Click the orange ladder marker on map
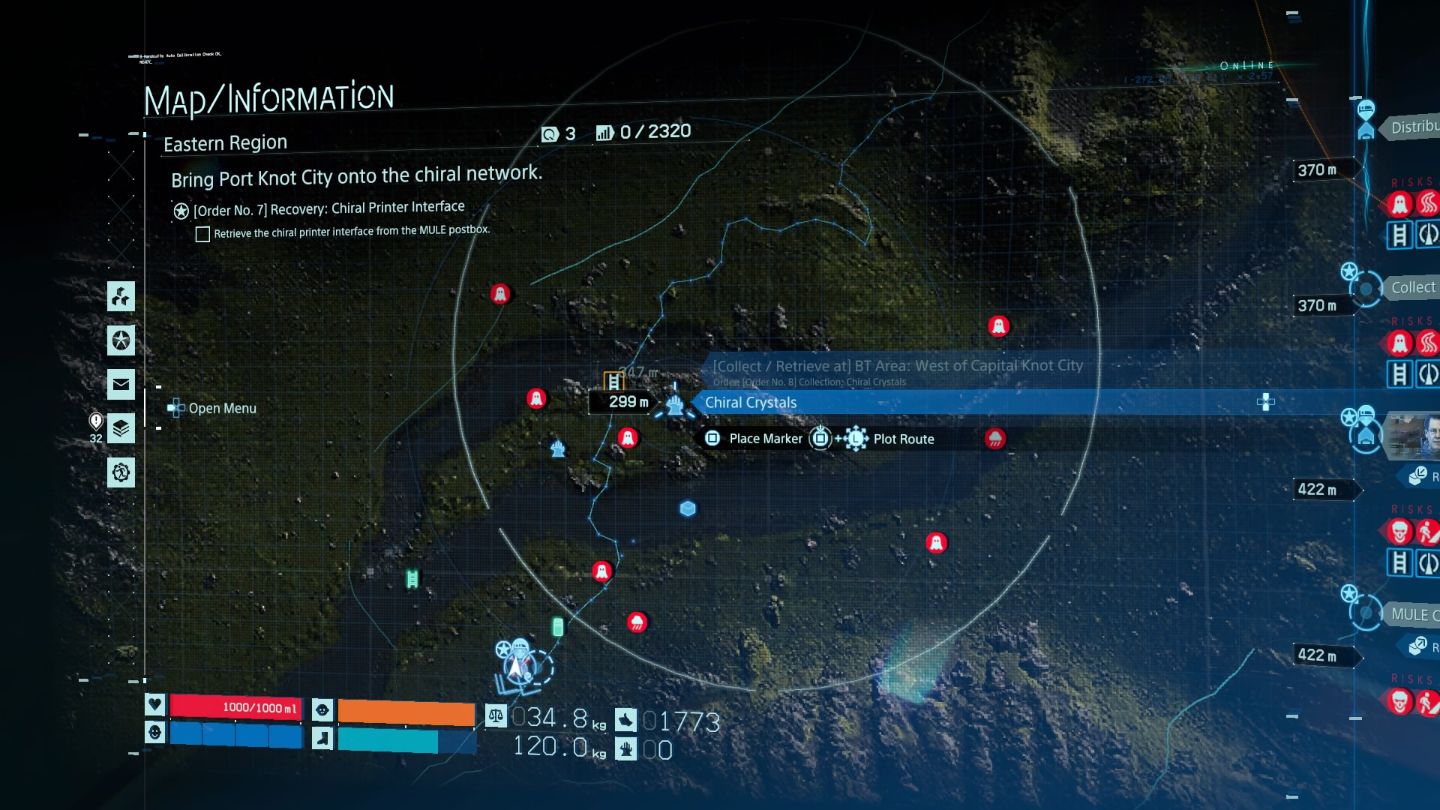 pyautogui.click(x=614, y=381)
